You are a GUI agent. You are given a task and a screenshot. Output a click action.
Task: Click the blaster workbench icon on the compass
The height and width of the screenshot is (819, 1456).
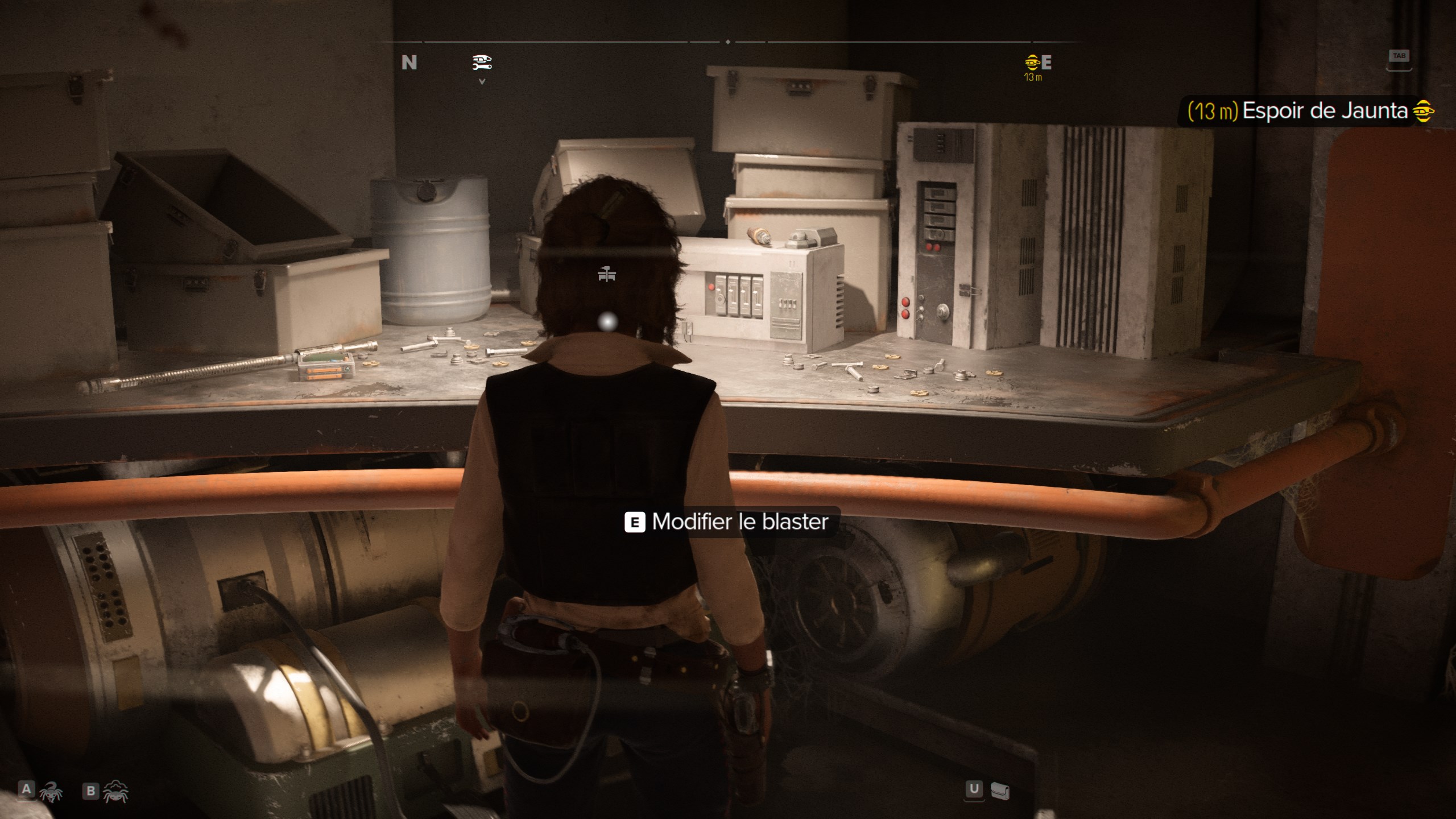click(481, 63)
